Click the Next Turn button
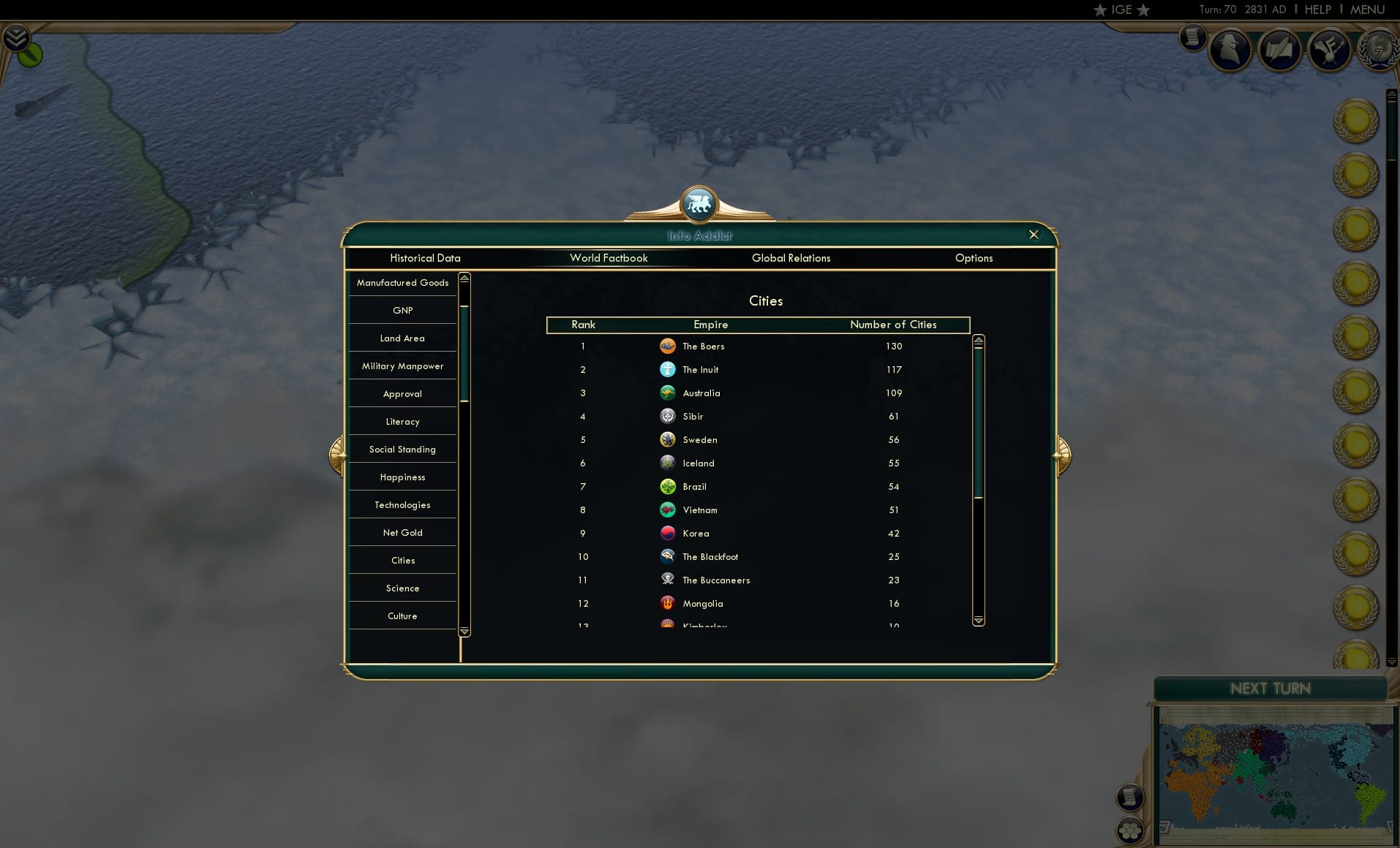1400x848 pixels. click(1269, 688)
